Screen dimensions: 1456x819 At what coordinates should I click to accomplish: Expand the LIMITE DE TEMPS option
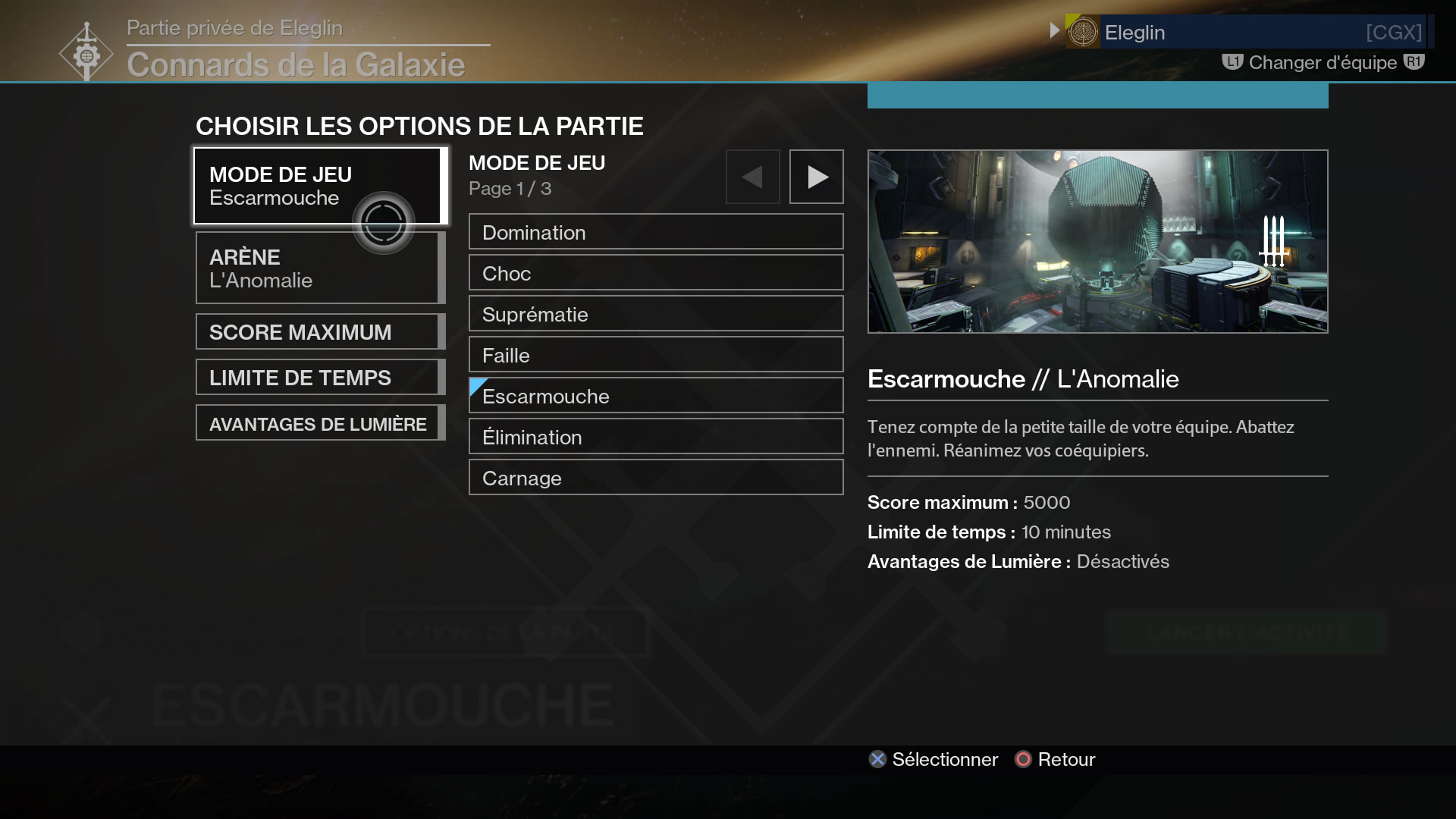(318, 377)
